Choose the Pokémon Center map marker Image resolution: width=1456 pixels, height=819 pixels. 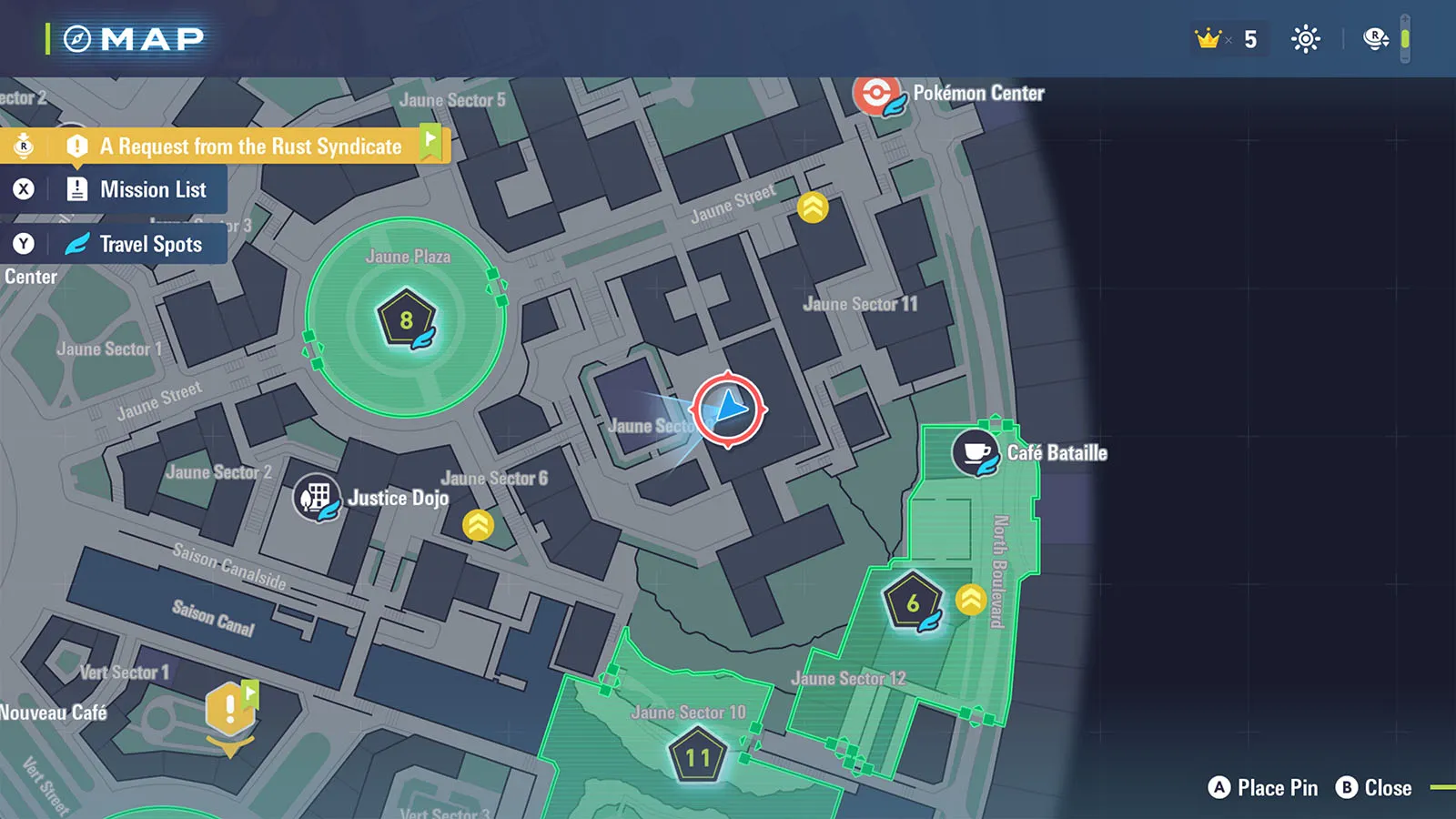click(x=877, y=95)
